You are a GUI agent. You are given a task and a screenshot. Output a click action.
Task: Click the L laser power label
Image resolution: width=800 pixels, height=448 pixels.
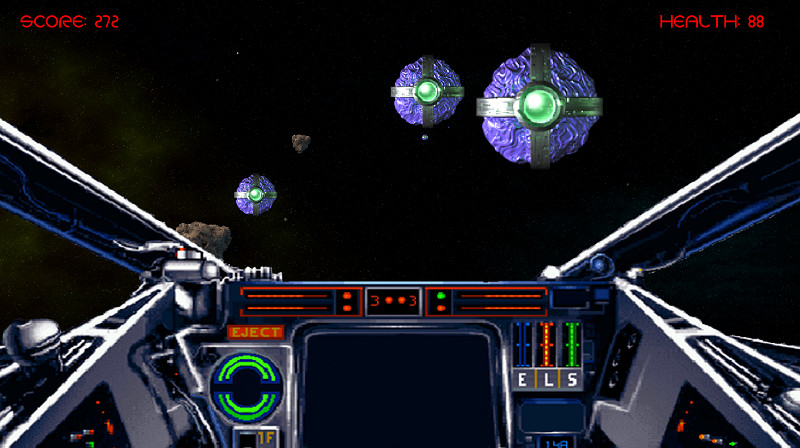point(547,380)
